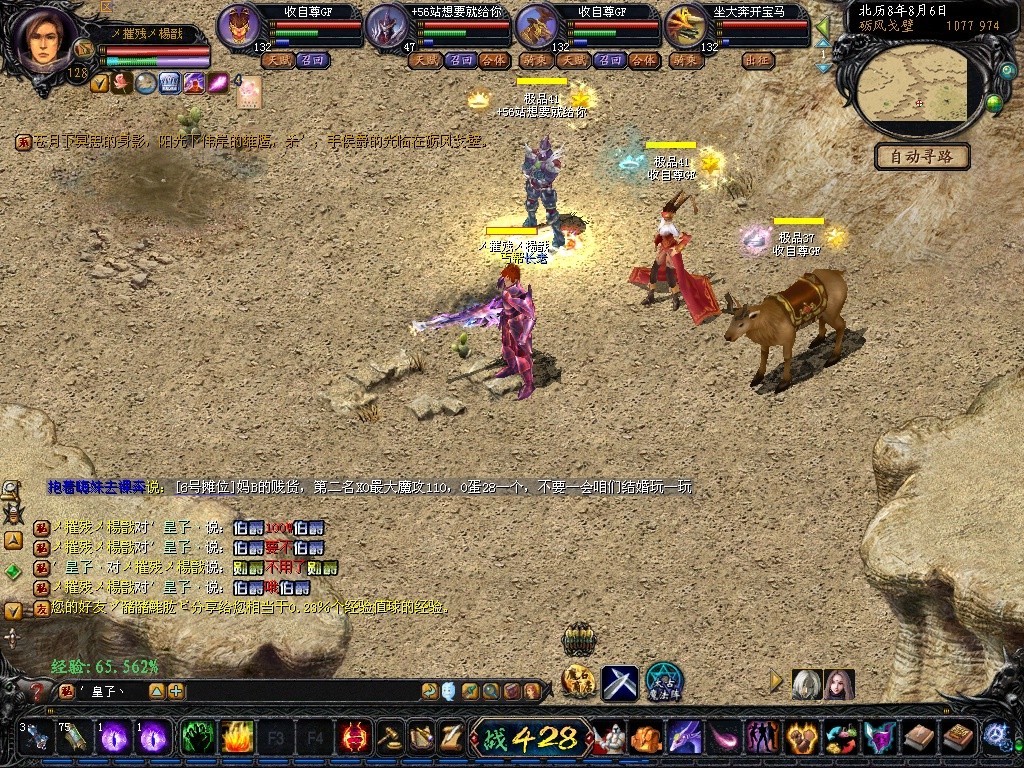Use the flame skill in the hotbar
The height and width of the screenshot is (768, 1024).
click(x=236, y=738)
